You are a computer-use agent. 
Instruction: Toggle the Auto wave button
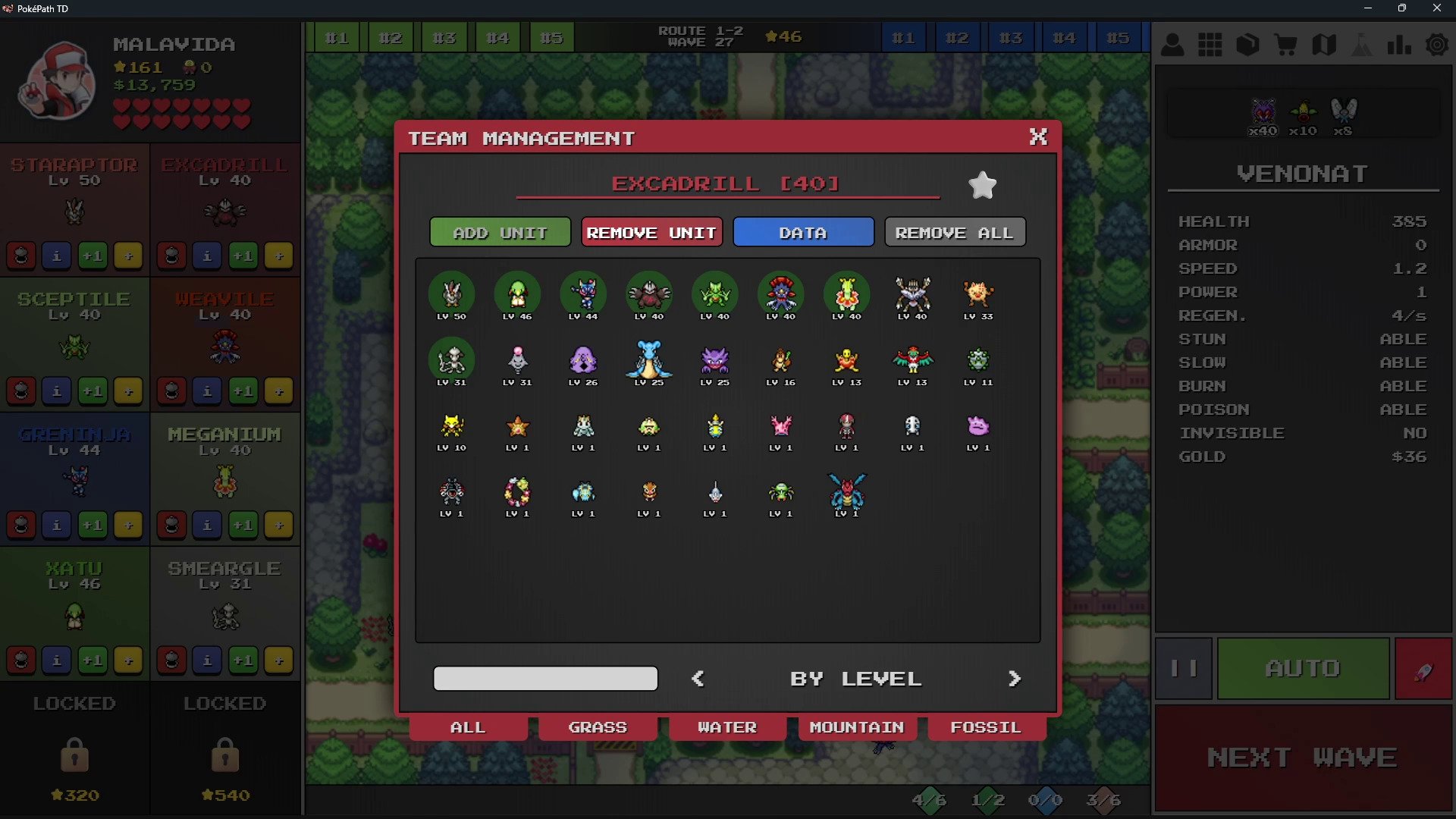coord(1302,668)
